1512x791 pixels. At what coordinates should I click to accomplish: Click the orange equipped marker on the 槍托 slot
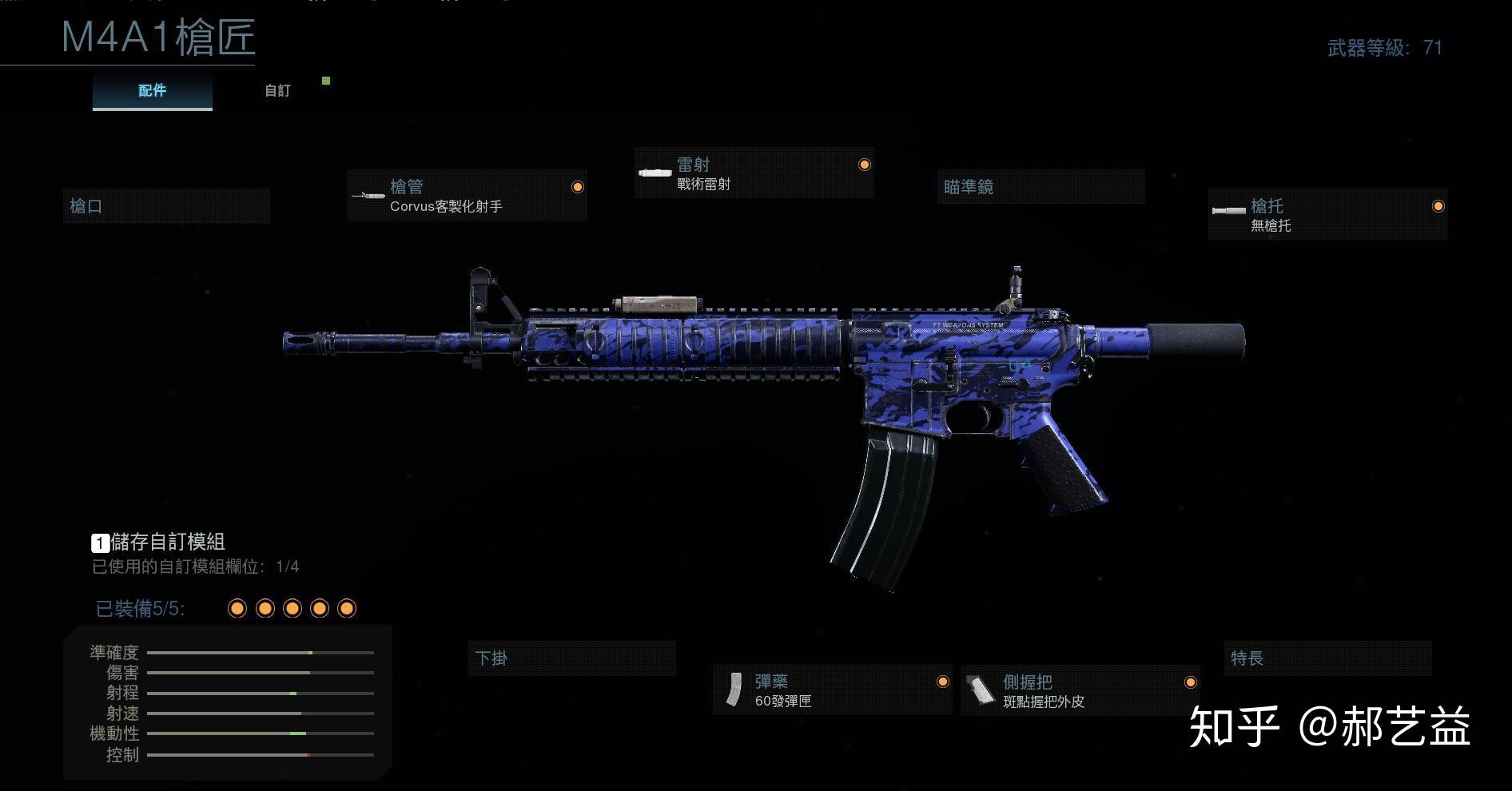click(x=1438, y=207)
